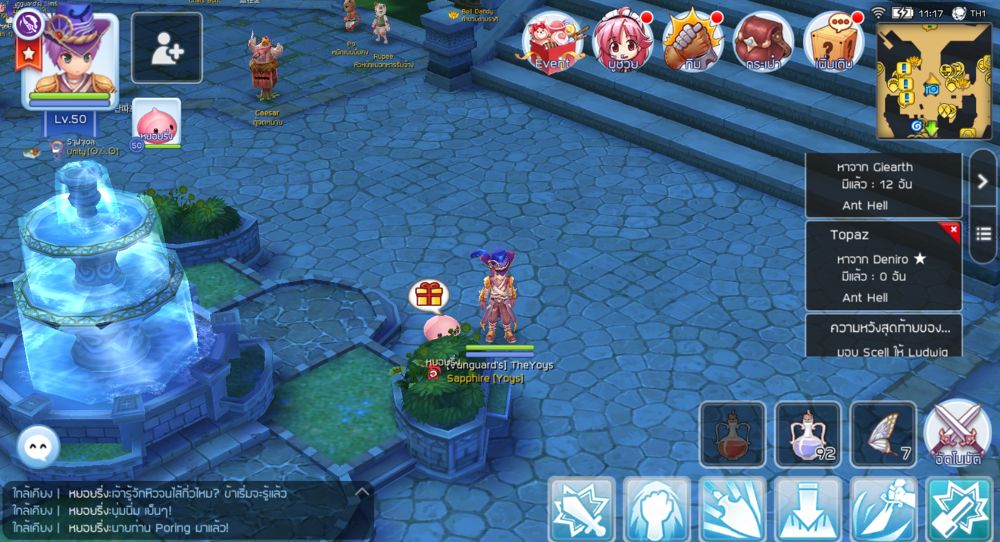This screenshot has width=1000, height=542.
Task: Open the Event gift box menu
Action: (x=553, y=42)
